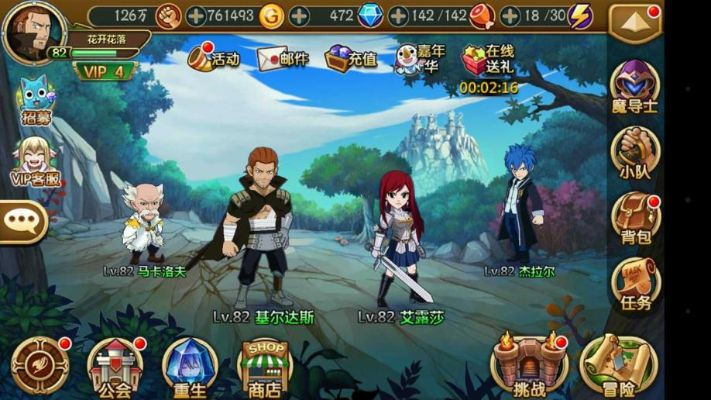Open the 充值 recharge chest
711x400 pixels.
(x=351, y=58)
